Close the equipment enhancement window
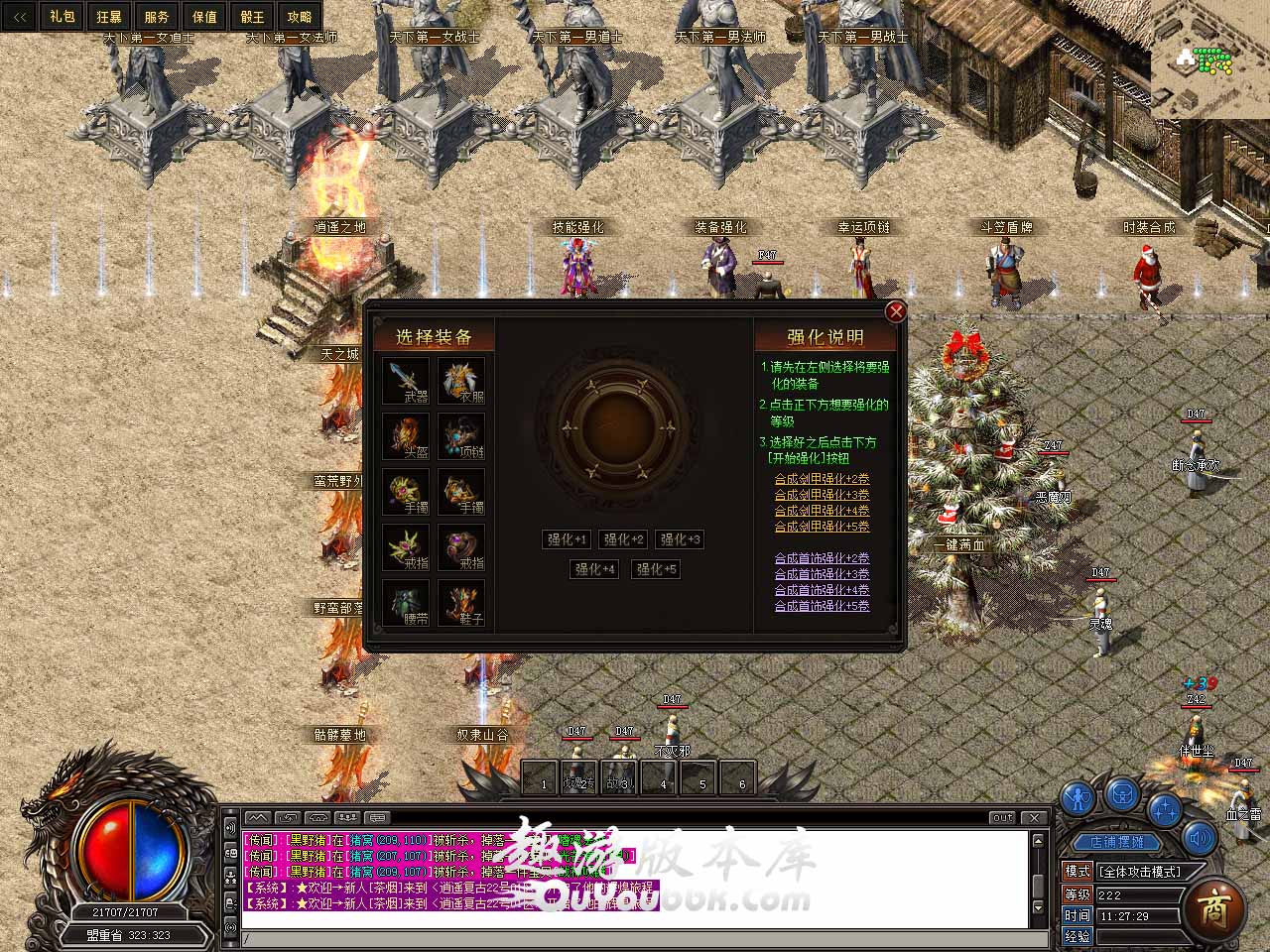1270x952 pixels. click(x=895, y=311)
